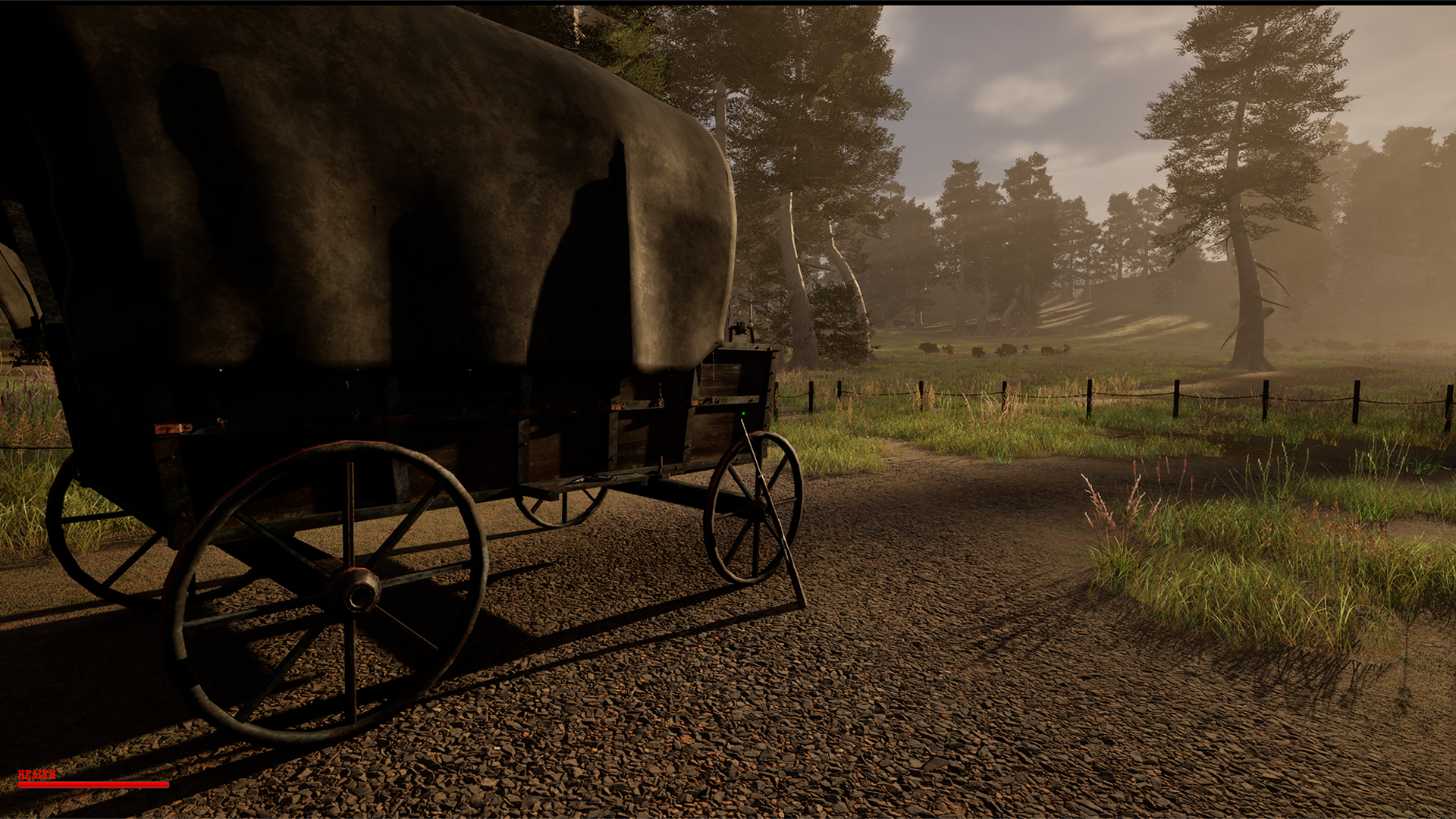Screen dimensions: 1456x819
Task: Toggle interaction on the wagon's green indicator
Action: [743, 414]
